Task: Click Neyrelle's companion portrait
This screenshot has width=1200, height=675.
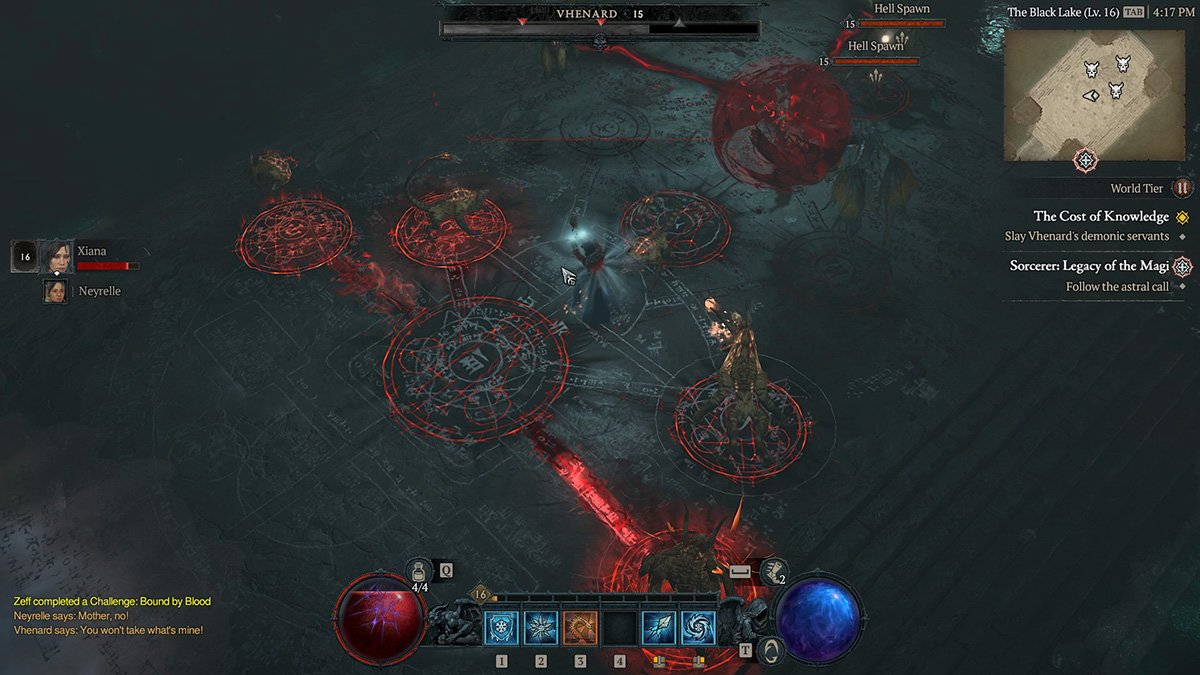Action: click(x=56, y=291)
